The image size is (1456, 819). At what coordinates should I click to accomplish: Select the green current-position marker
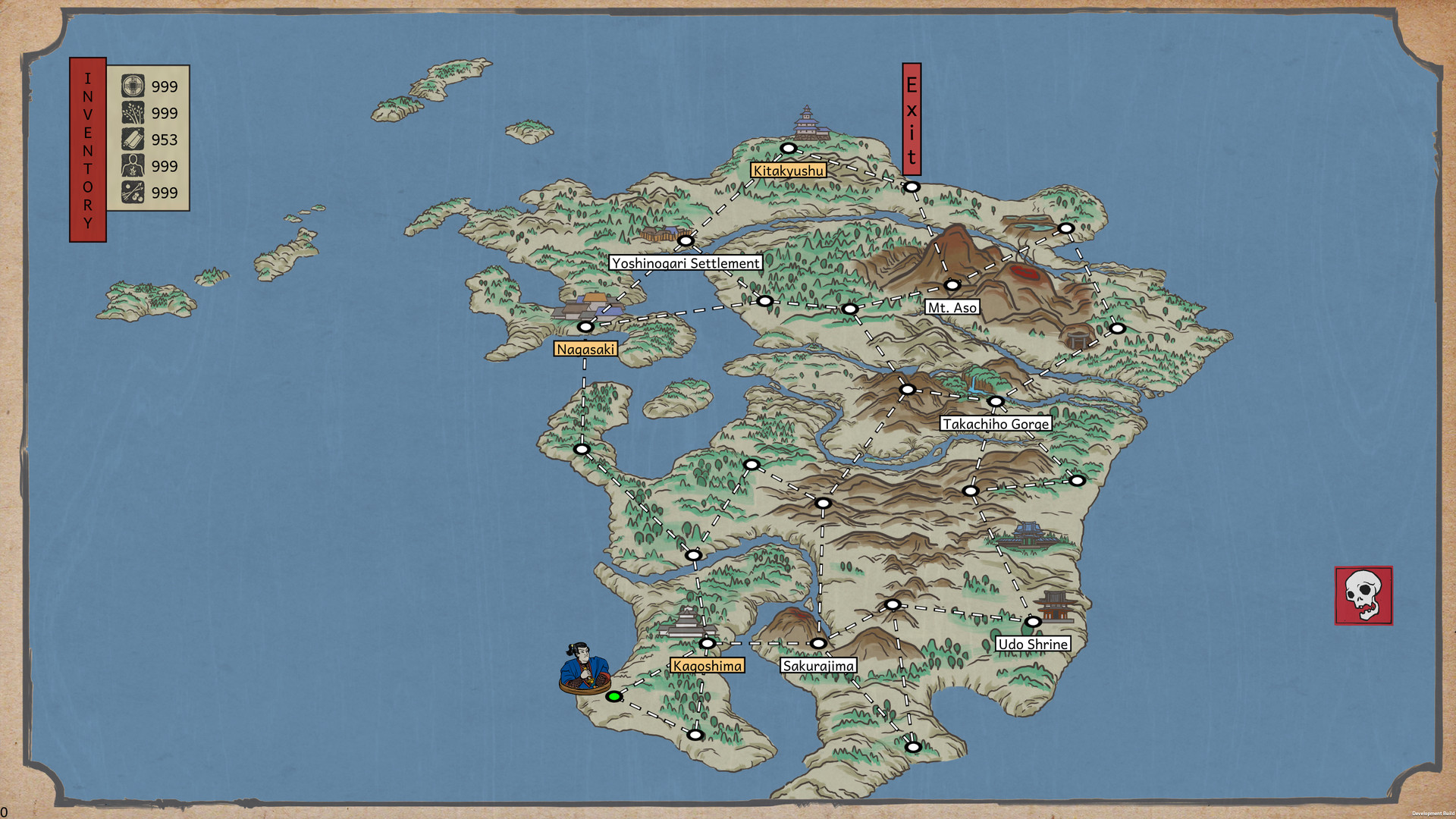pyautogui.click(x=614, y=696)
